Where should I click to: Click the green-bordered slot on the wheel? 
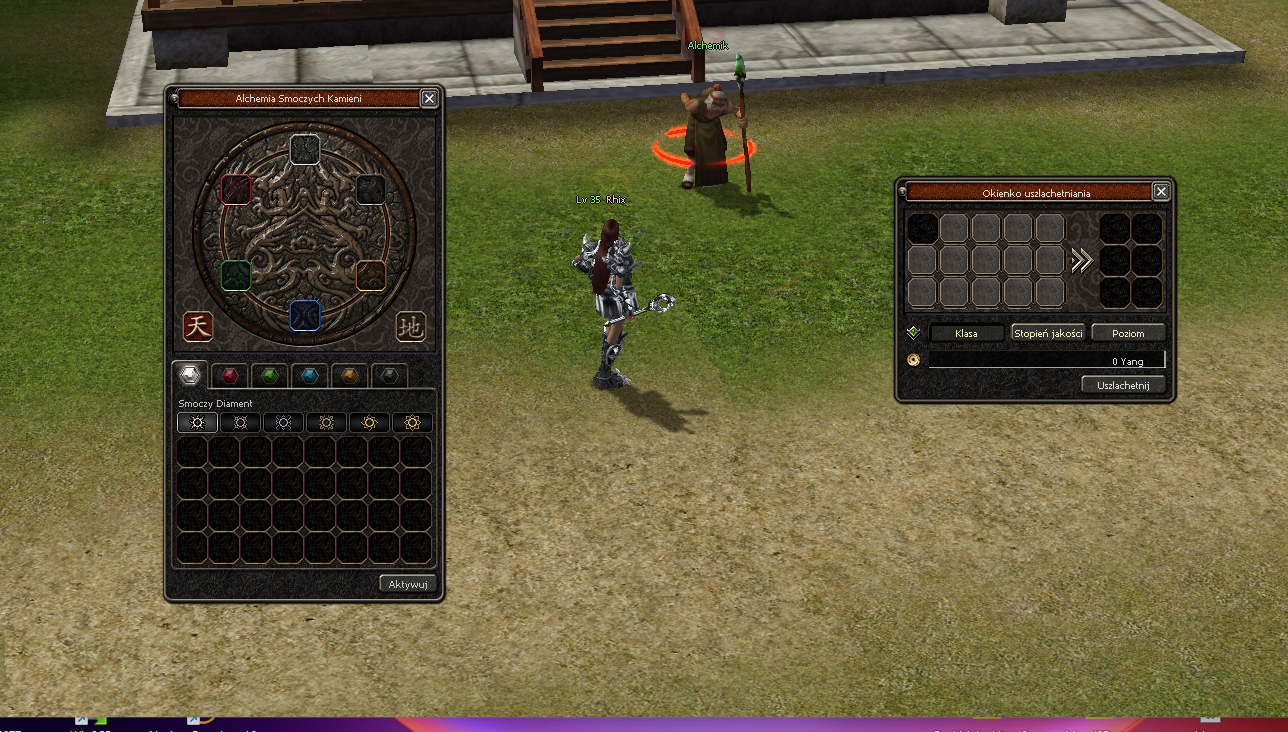(236, 275)
